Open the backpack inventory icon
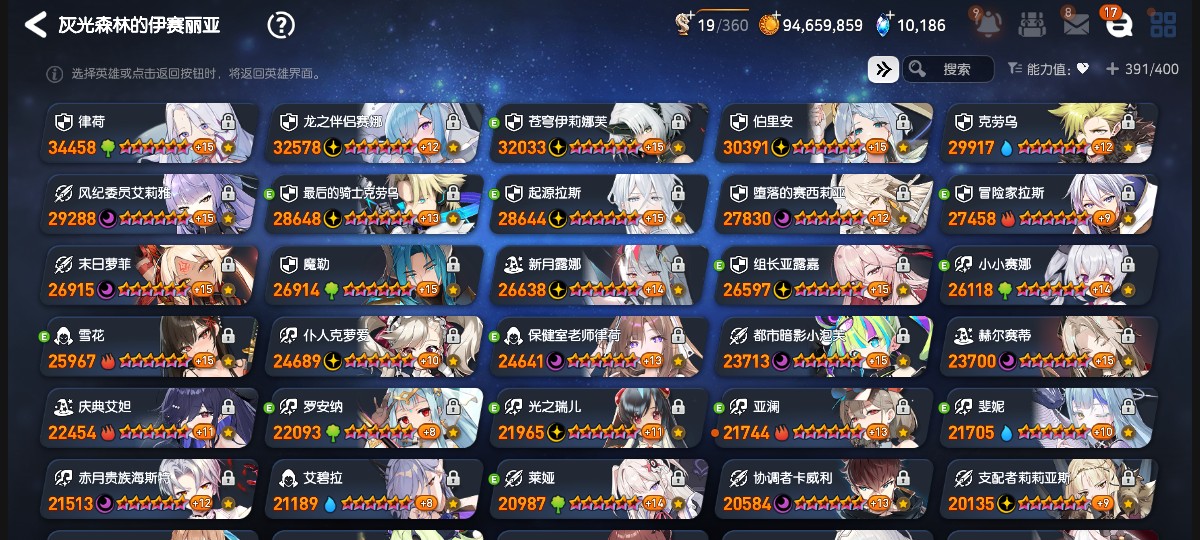This screenshot has width=1200, height=540. [x=1032, y=25]
